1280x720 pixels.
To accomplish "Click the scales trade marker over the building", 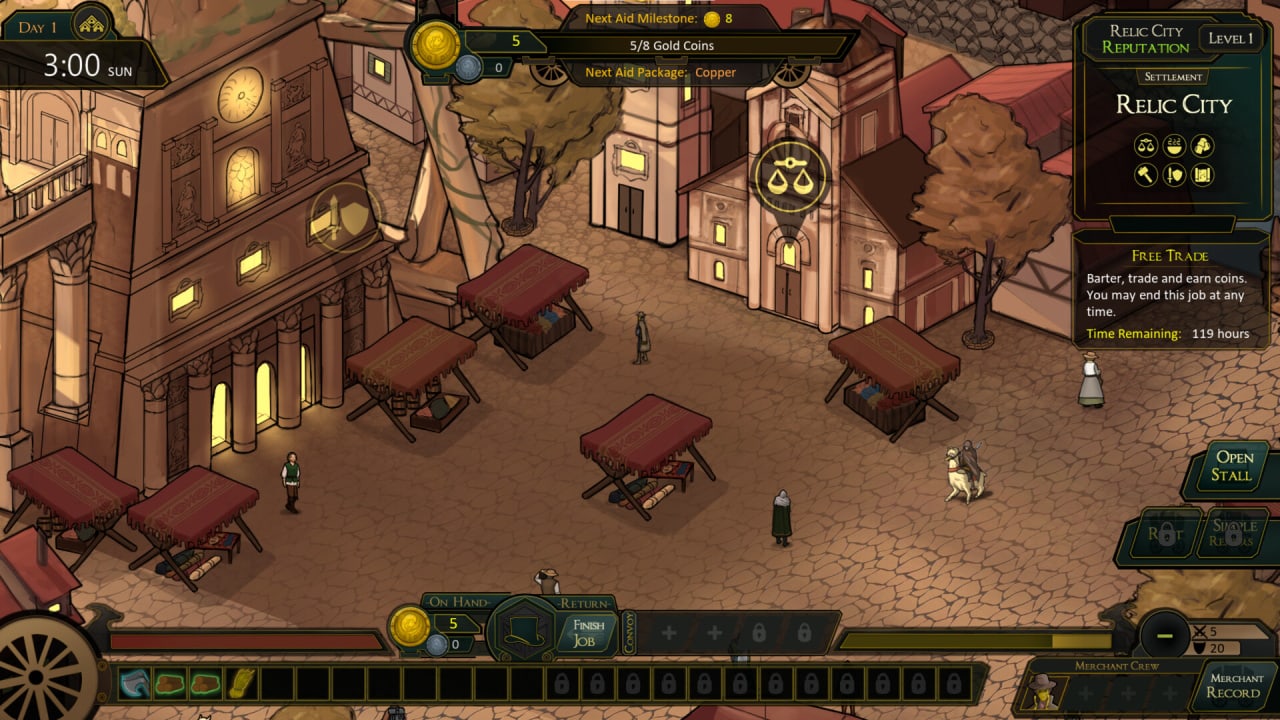I will pos(789,178).
